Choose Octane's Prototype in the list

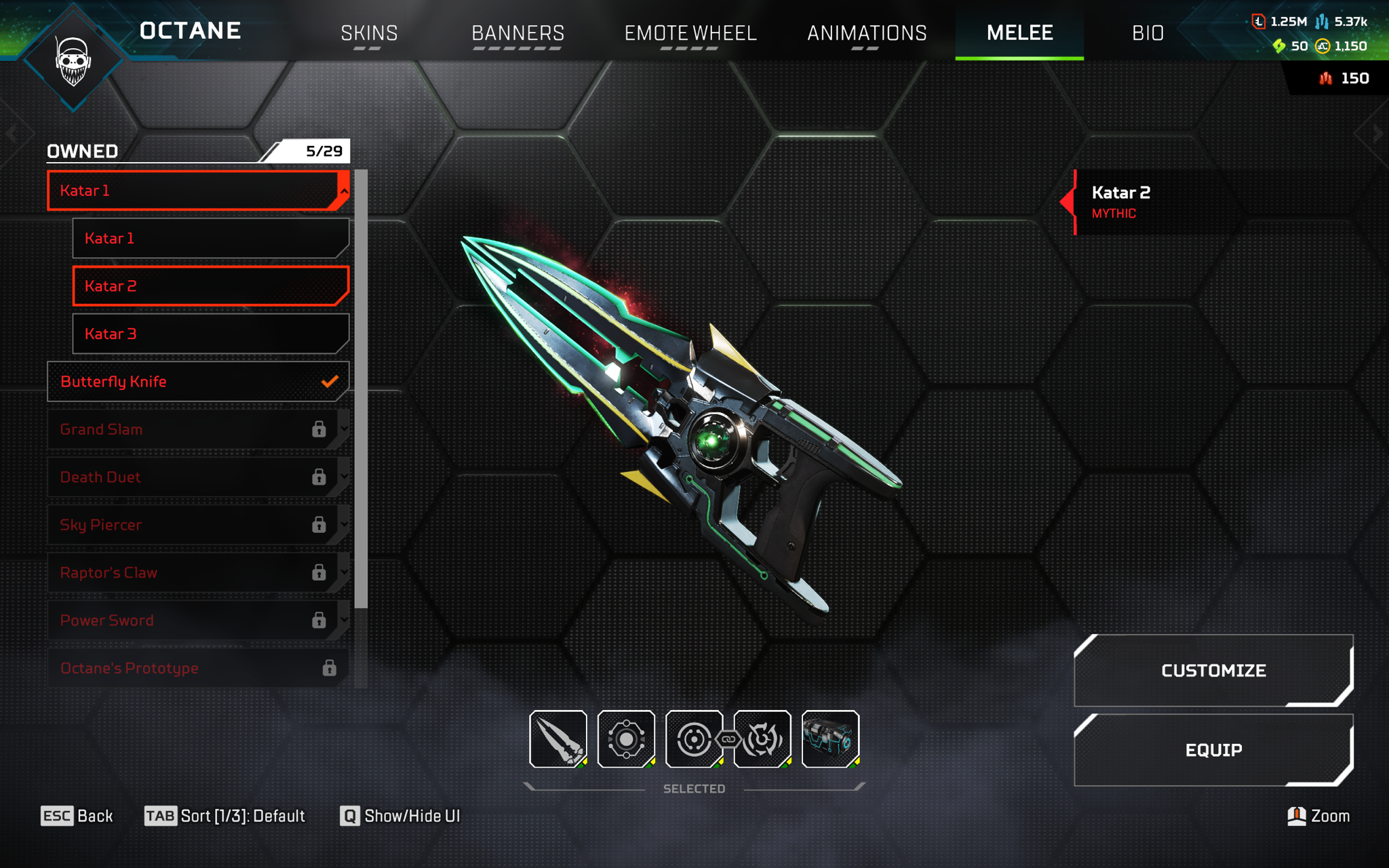(x=197, y=669)
